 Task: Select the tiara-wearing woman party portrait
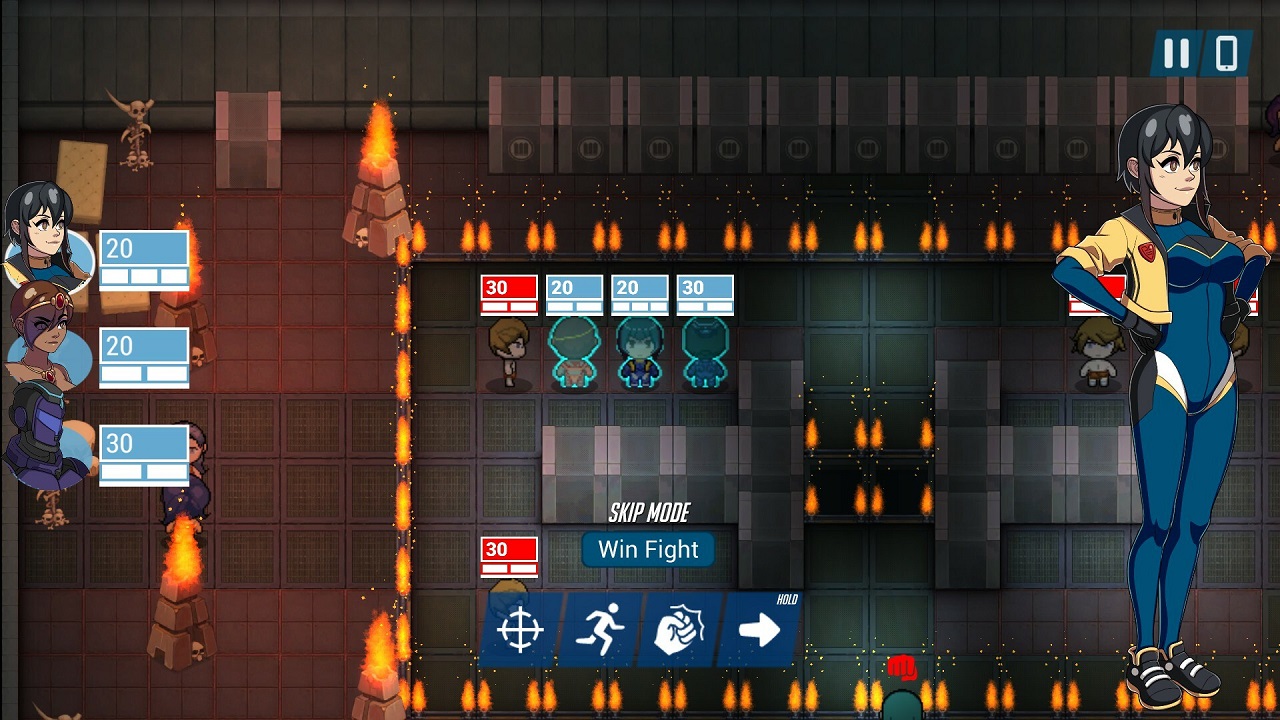(x=44, y=336)
